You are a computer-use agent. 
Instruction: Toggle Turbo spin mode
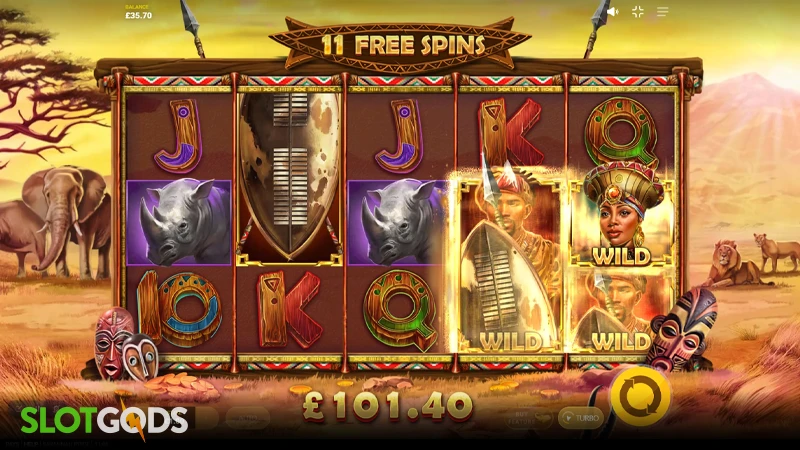click(580, 417)
